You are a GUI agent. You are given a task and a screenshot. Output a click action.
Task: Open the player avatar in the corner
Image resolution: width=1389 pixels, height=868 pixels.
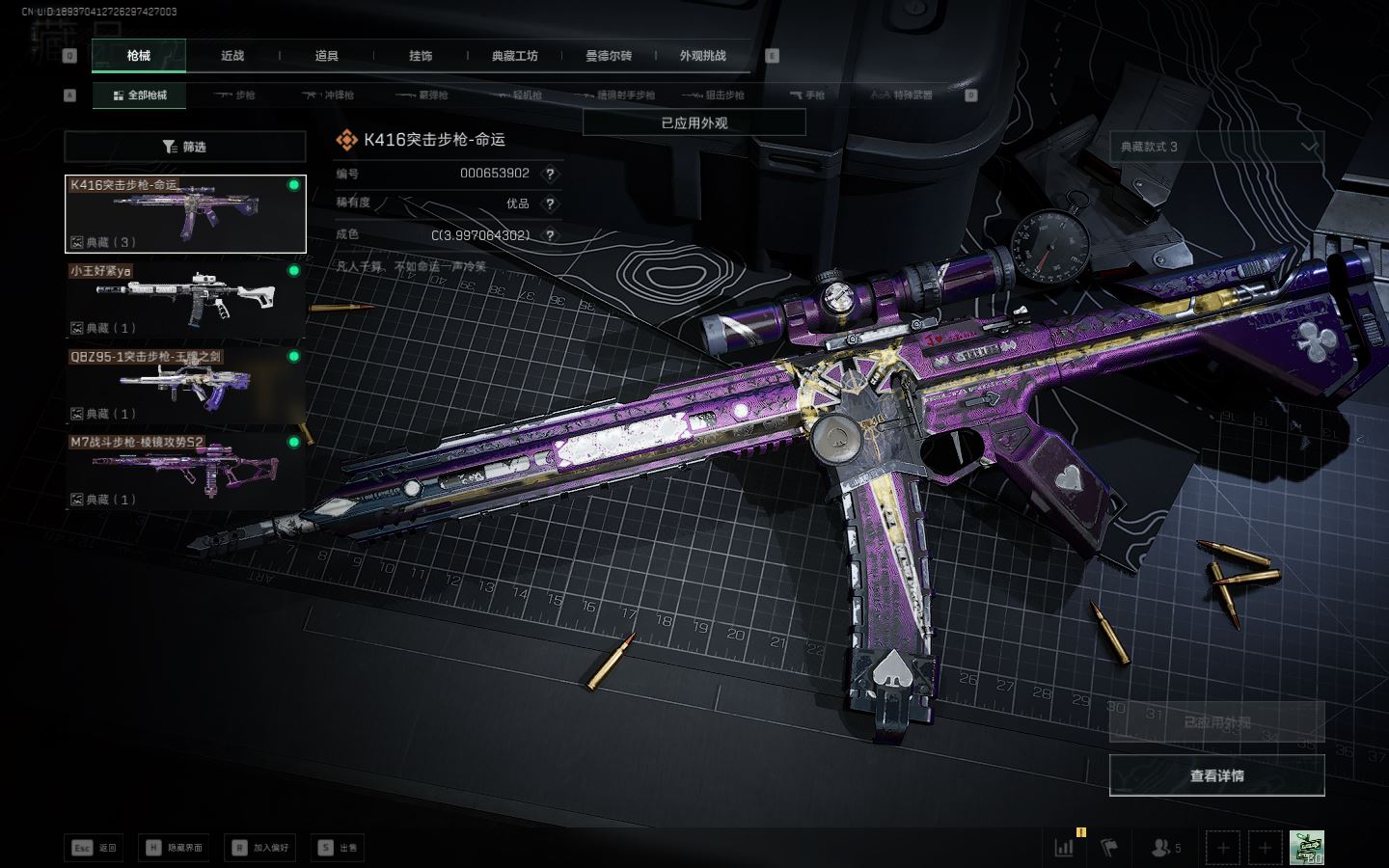pos(1306,848)
